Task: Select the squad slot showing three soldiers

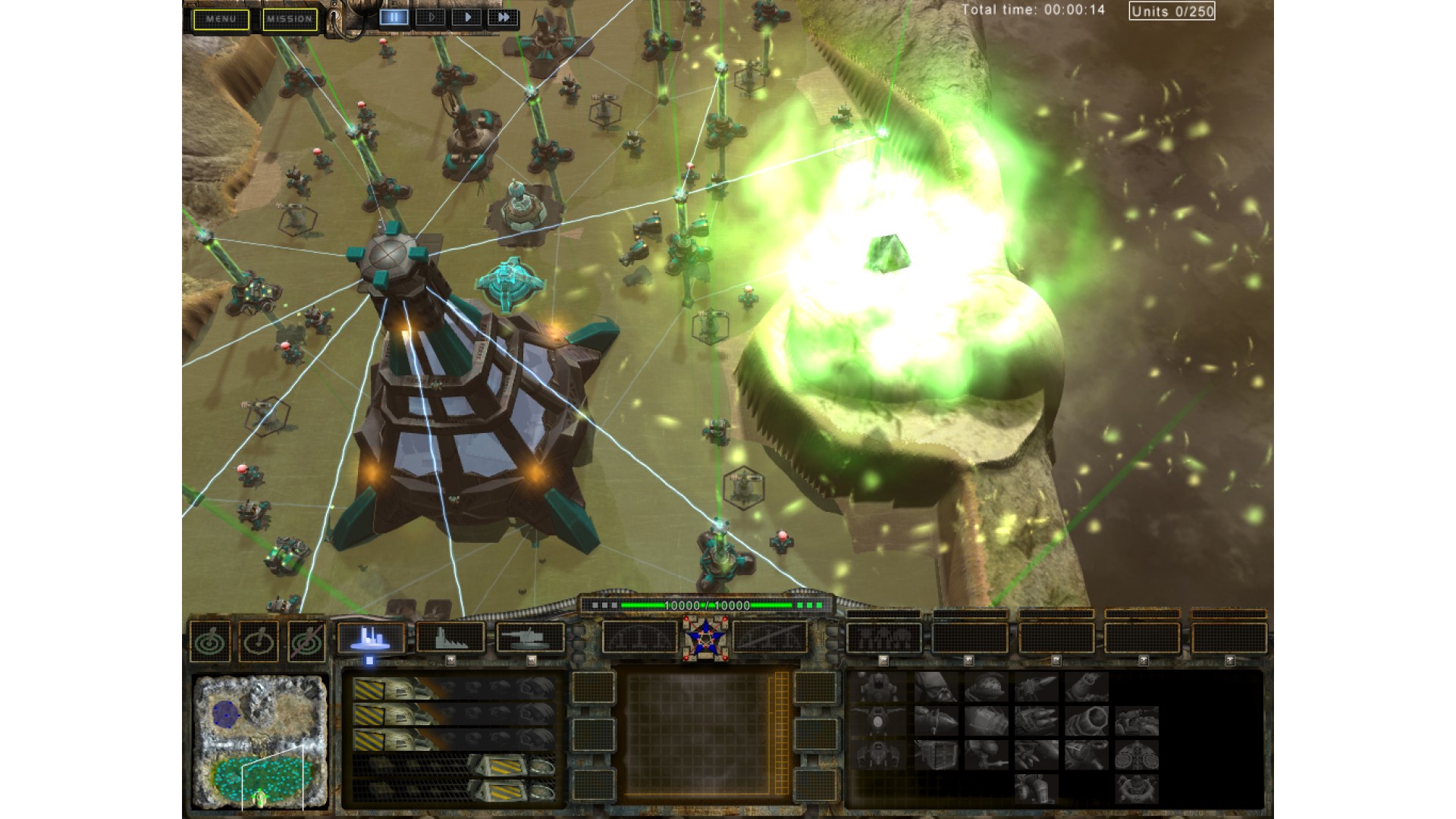Action: pos(883,638)
